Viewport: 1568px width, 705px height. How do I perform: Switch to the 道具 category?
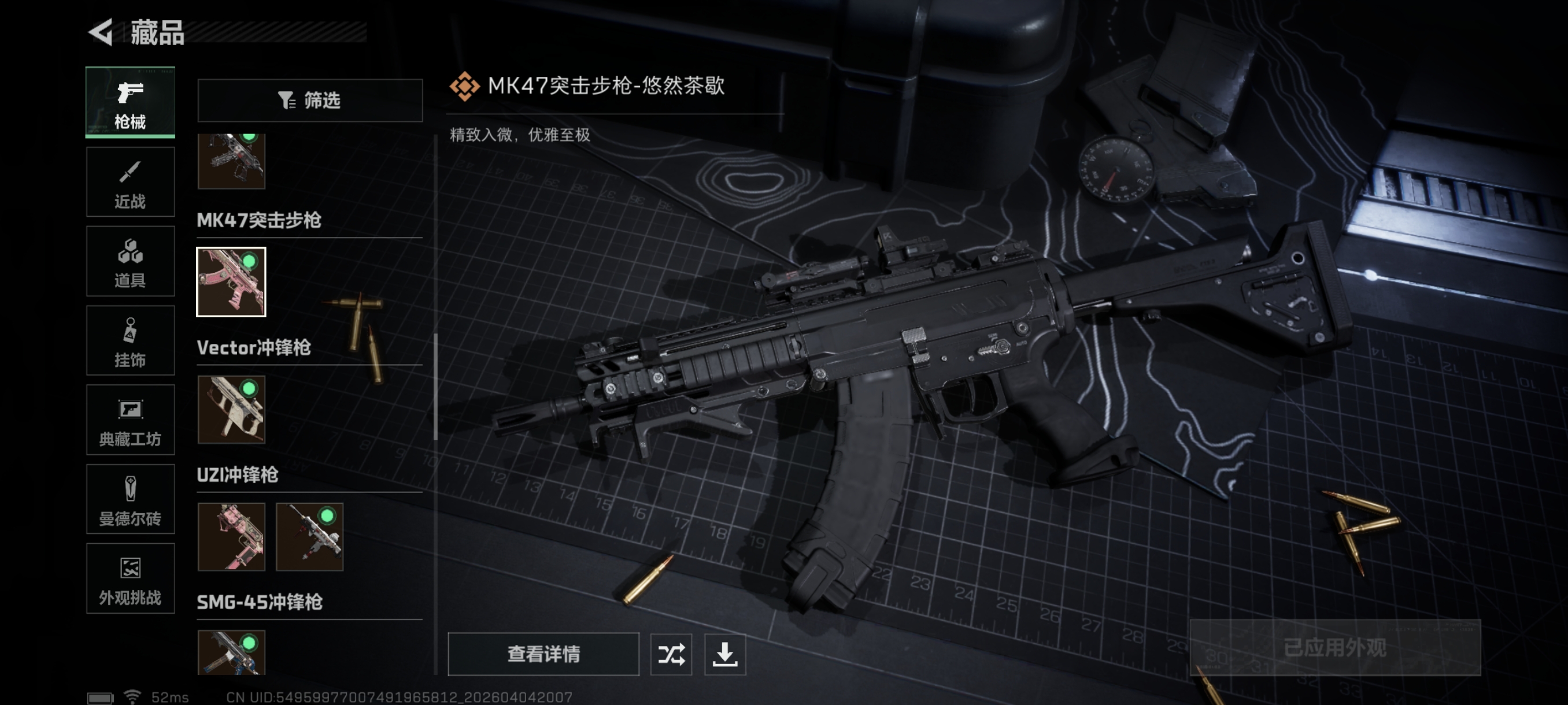coord(130,261)
